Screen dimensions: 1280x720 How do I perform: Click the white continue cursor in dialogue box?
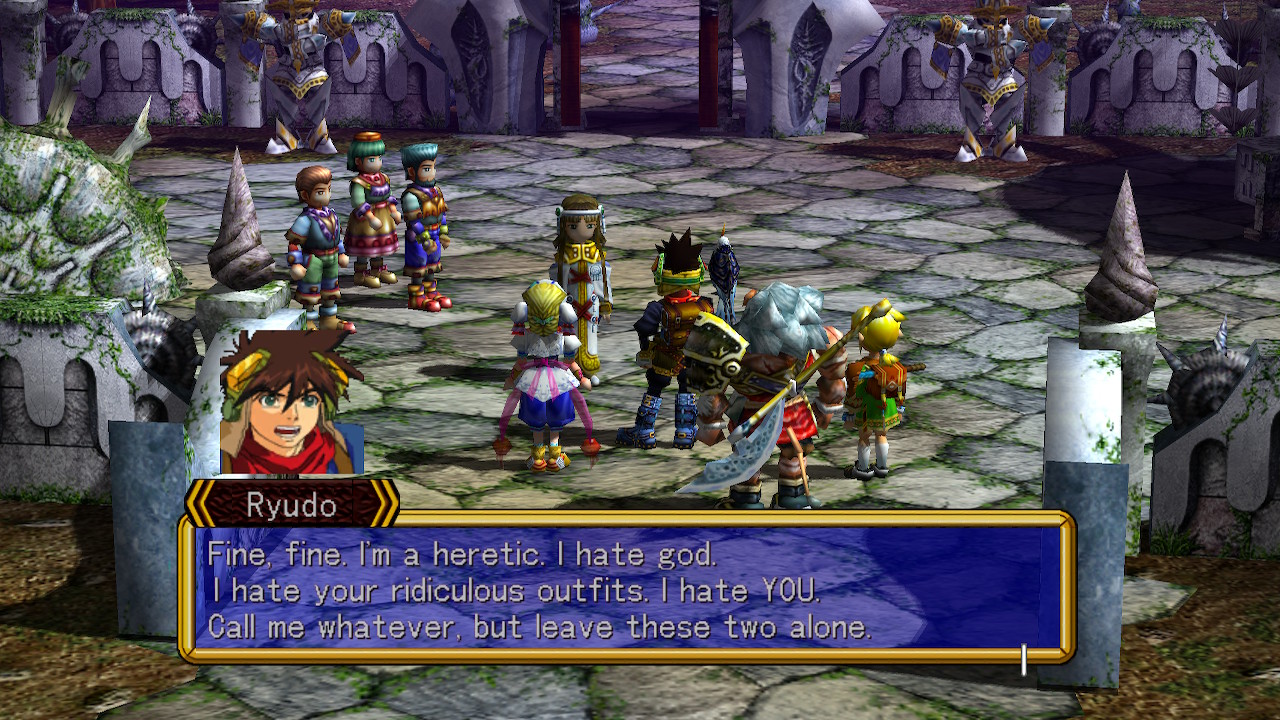tap(1023, 659)
